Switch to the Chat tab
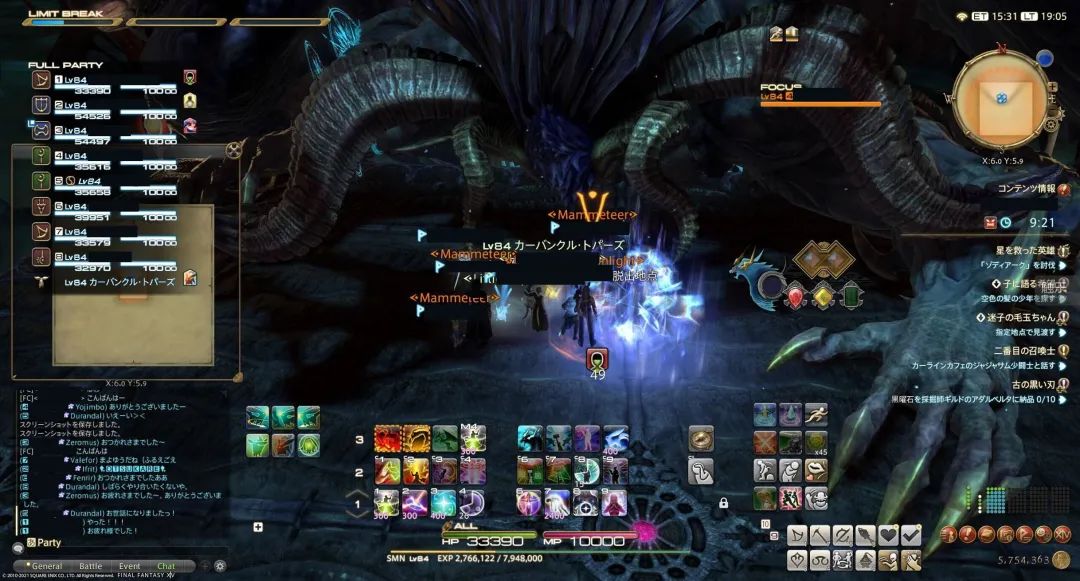 point(166,566)
